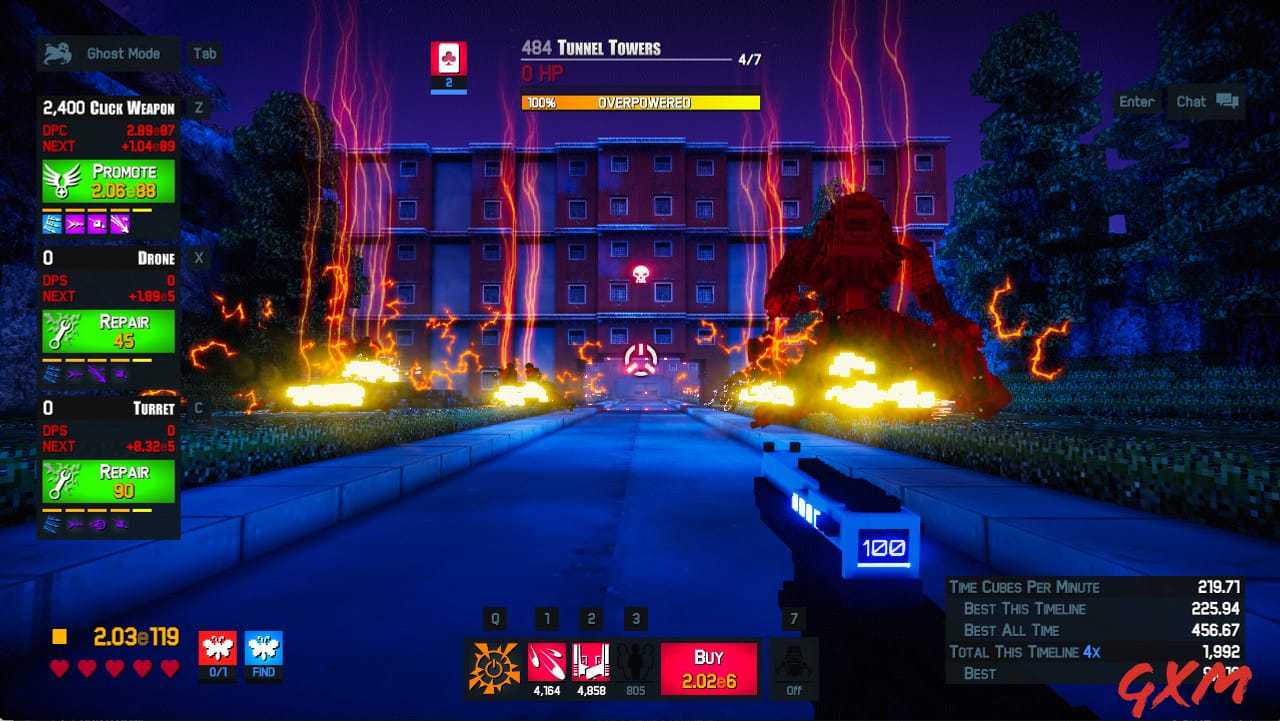Select weapon slot 2 turret icon
This screenshot has height=721, width=1280.
590,660
